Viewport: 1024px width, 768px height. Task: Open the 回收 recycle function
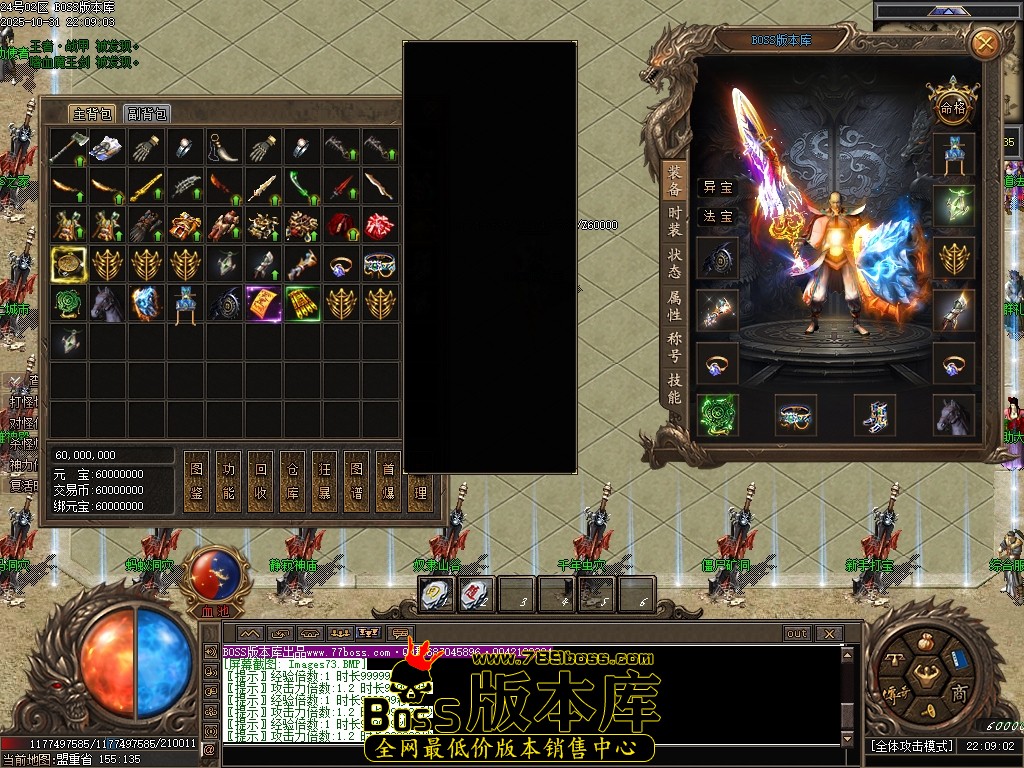tap(260, 481)
